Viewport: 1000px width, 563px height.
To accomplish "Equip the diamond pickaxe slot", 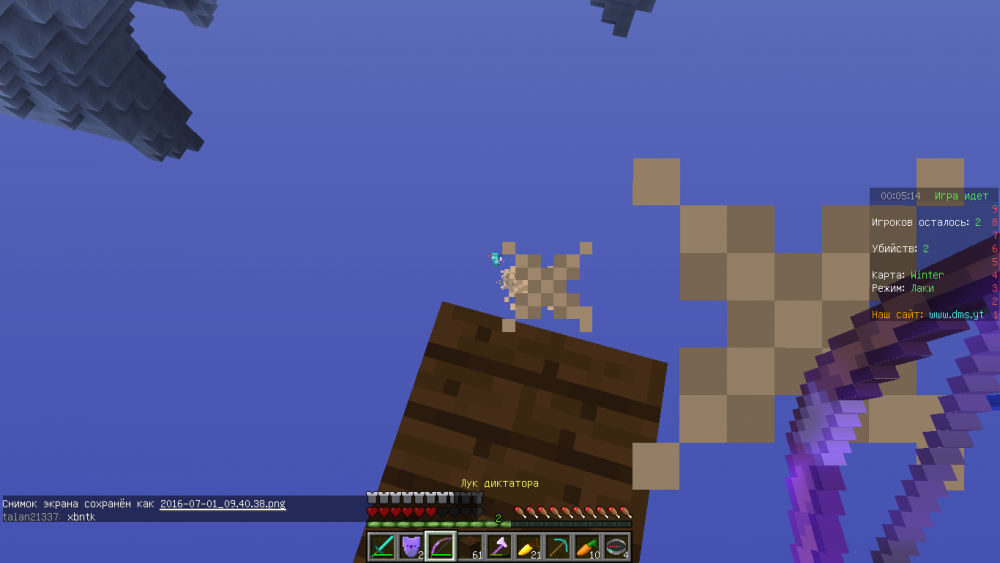I will coord(558,546).
